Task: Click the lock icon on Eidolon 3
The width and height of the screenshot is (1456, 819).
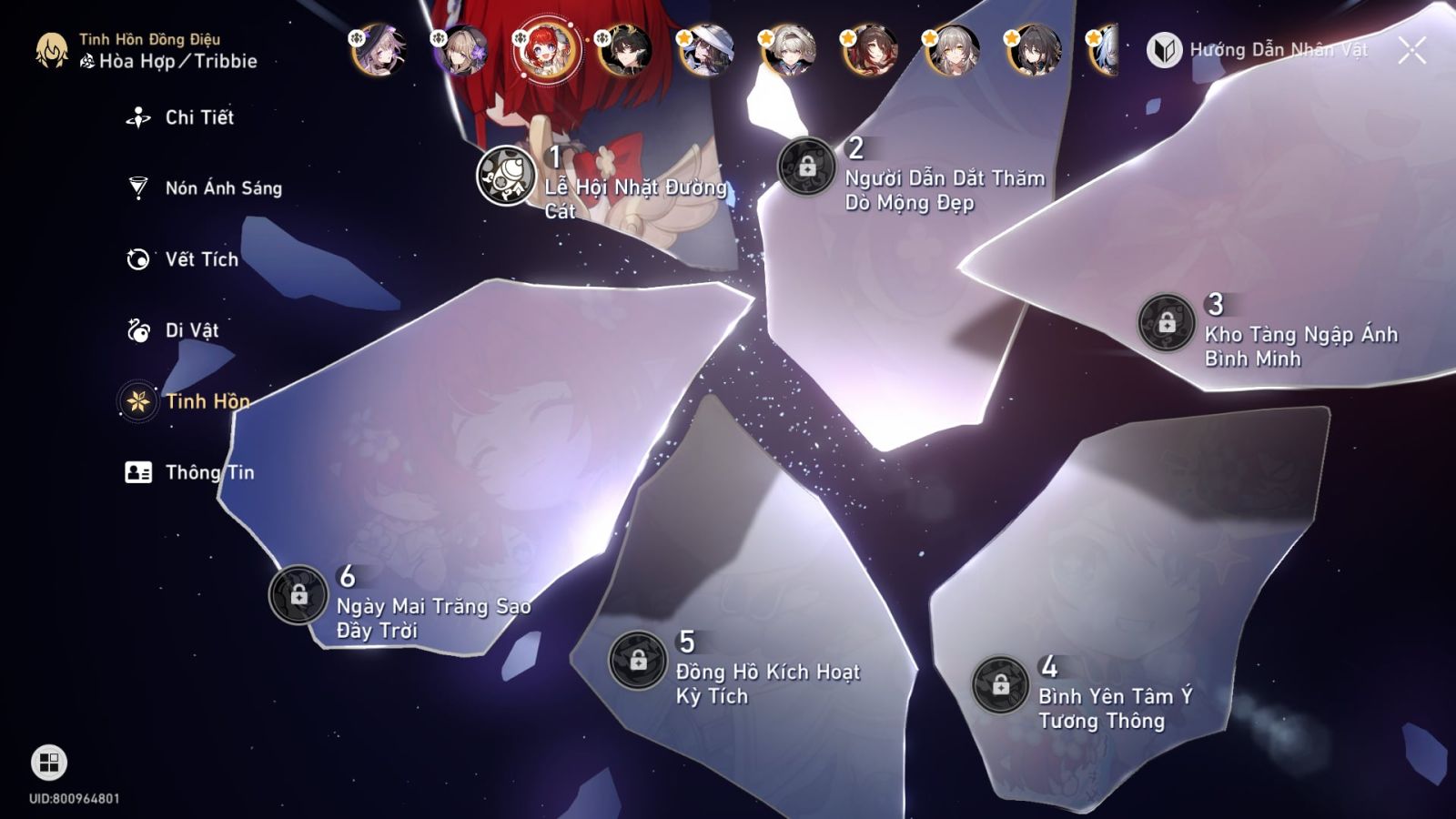Action: tap(1163, 321)
